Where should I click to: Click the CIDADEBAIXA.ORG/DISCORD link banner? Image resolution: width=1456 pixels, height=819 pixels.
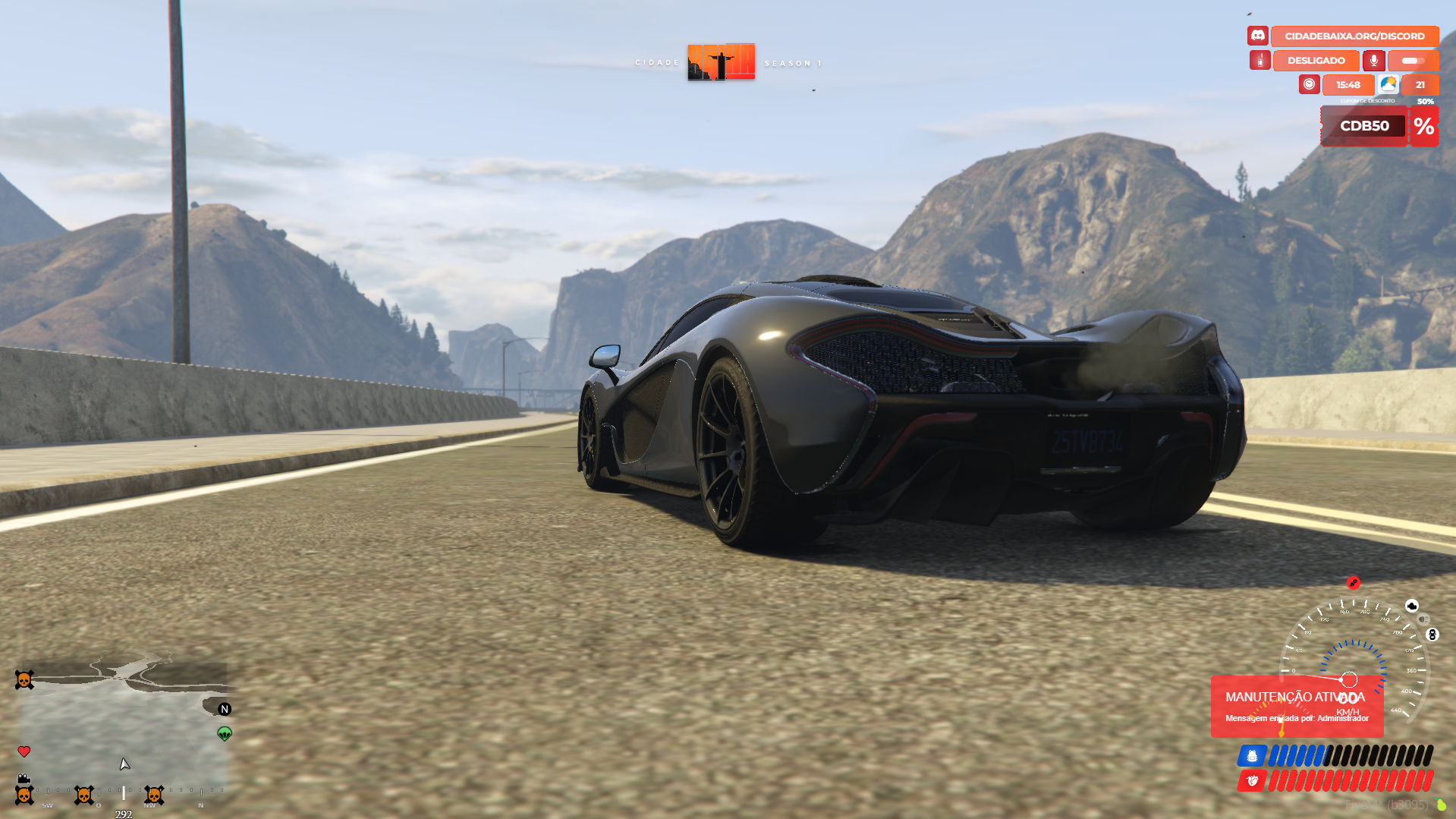[1354, 36]
